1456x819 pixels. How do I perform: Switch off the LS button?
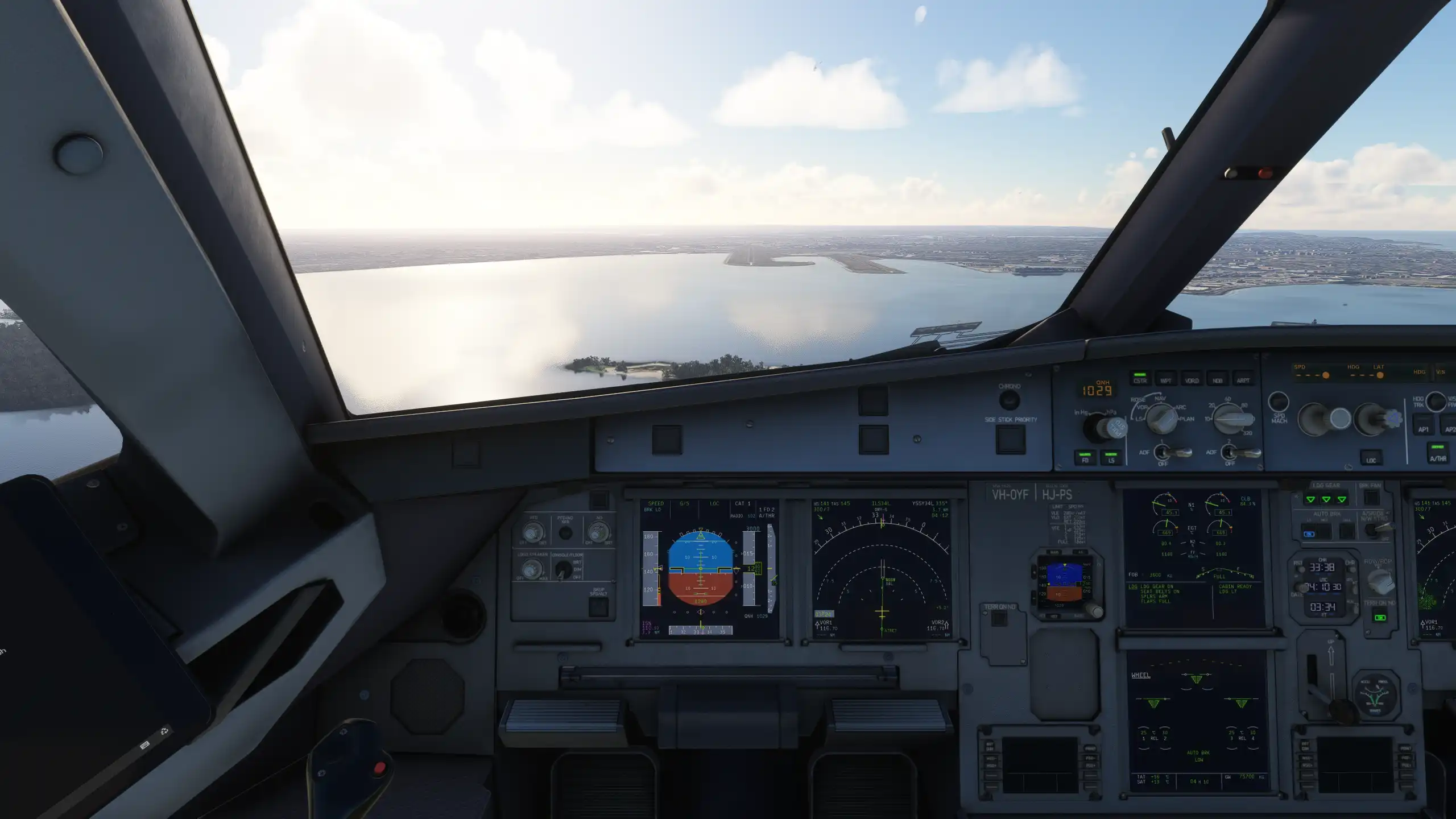[x=1111, y=458]
